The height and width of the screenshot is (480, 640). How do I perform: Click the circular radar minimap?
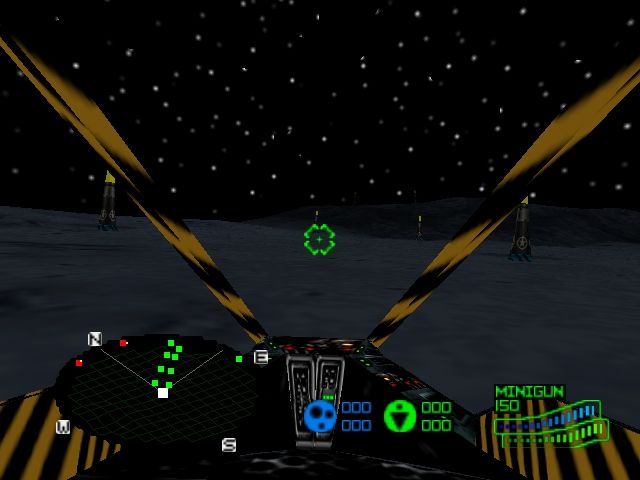[x=160, y=392]
